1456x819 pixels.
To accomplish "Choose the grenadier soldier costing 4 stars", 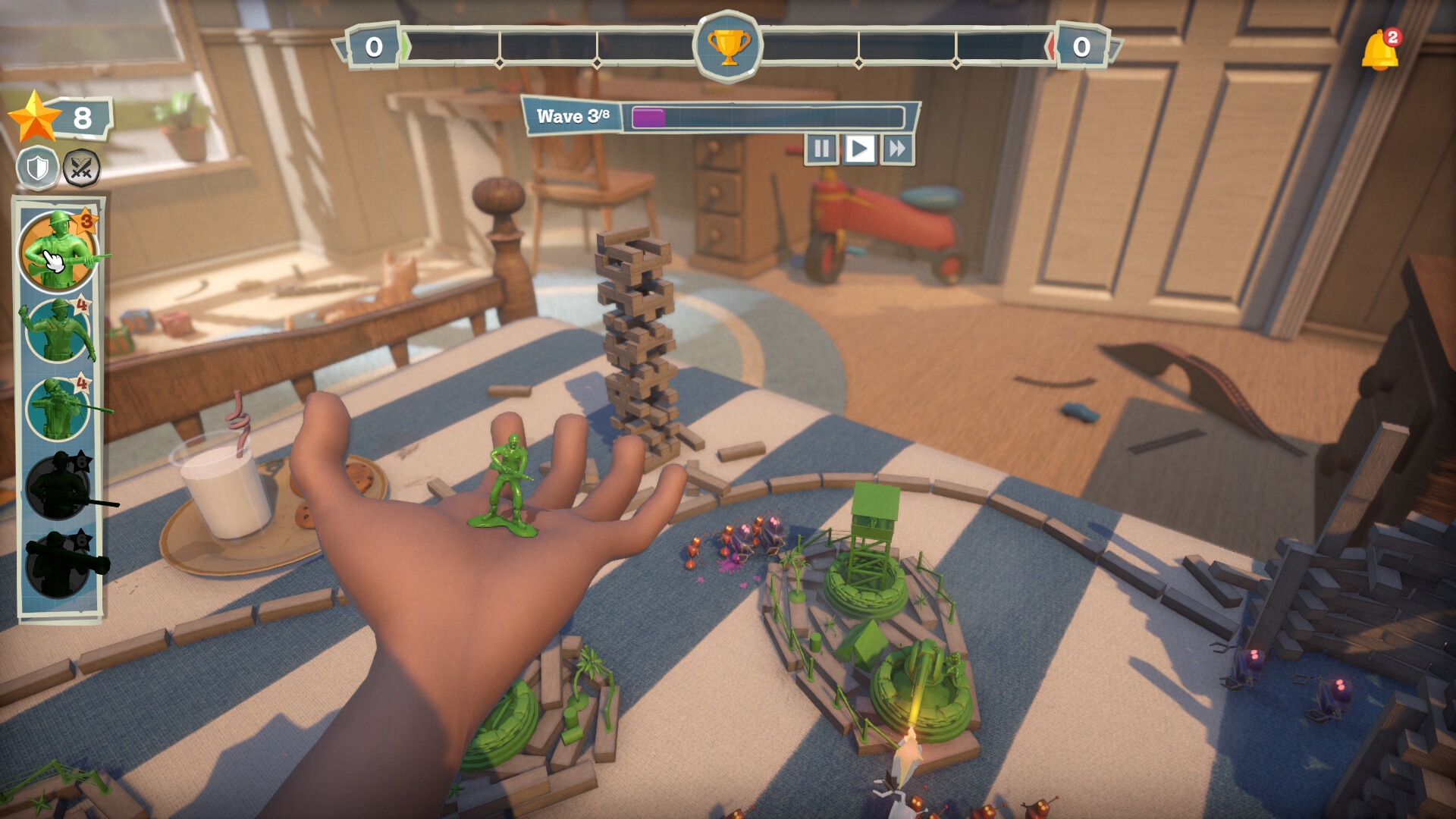I will (58, 331).
